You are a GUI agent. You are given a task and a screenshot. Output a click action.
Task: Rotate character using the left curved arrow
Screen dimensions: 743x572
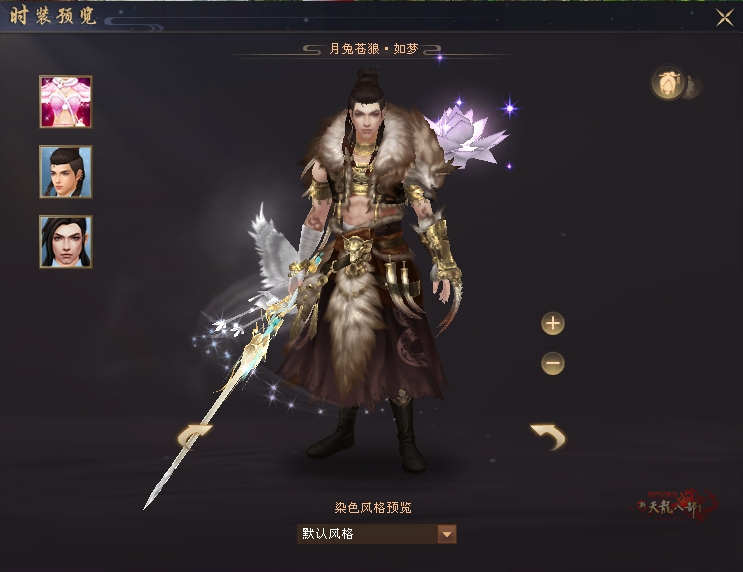194,436
